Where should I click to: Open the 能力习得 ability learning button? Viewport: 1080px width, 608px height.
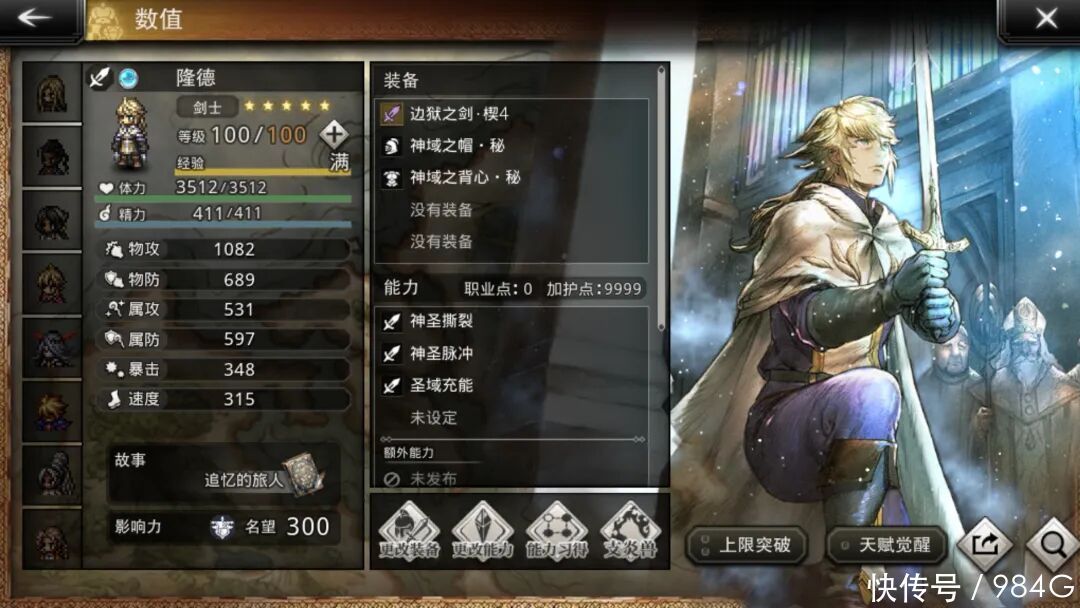556,531
